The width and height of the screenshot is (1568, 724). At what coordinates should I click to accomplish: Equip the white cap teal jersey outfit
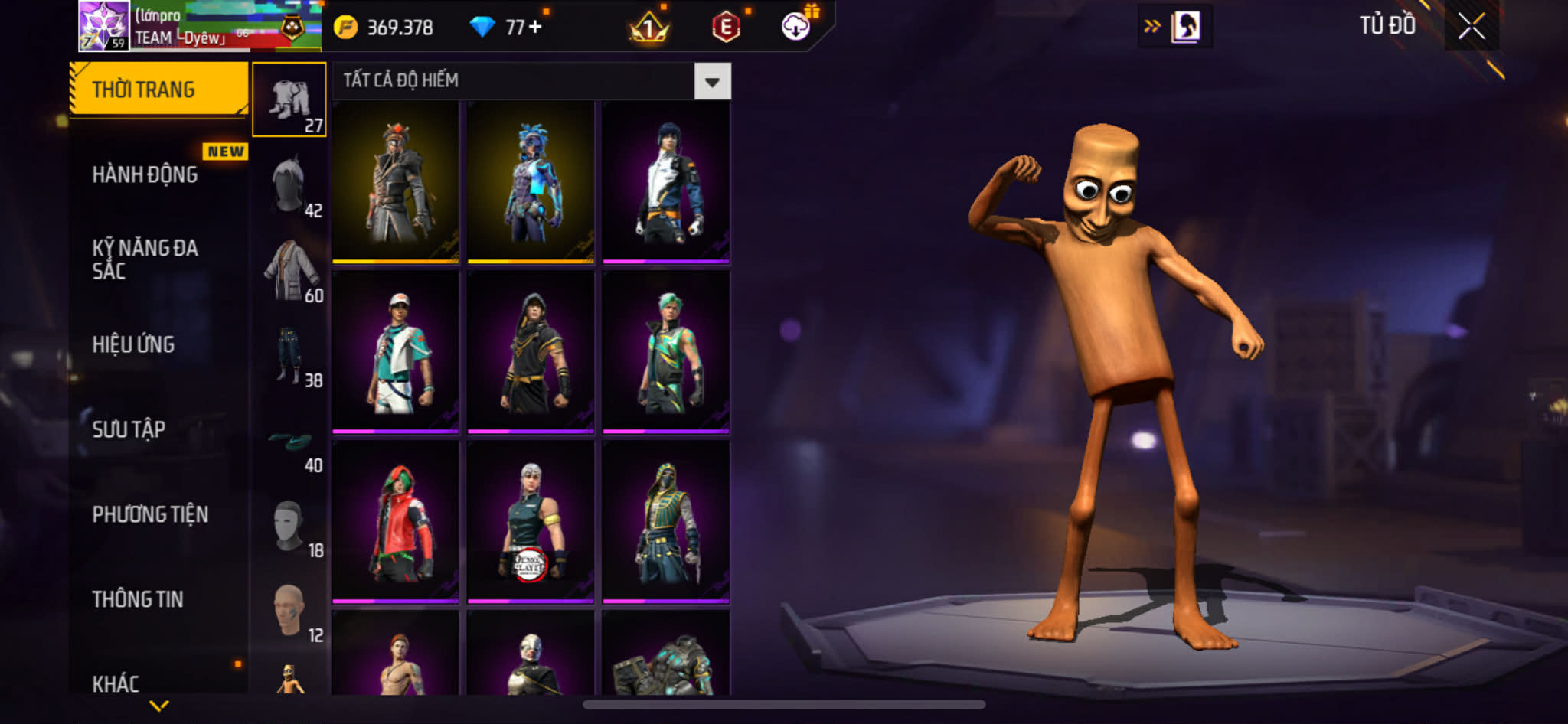395,351
